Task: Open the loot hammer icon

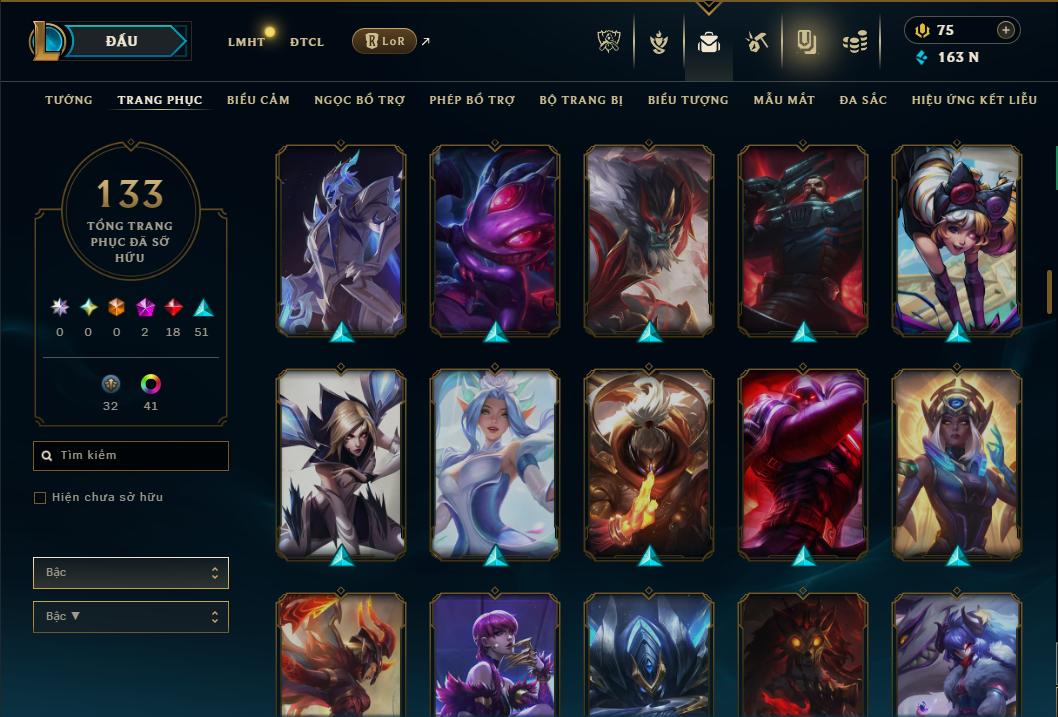Action: tap(756, 42)
